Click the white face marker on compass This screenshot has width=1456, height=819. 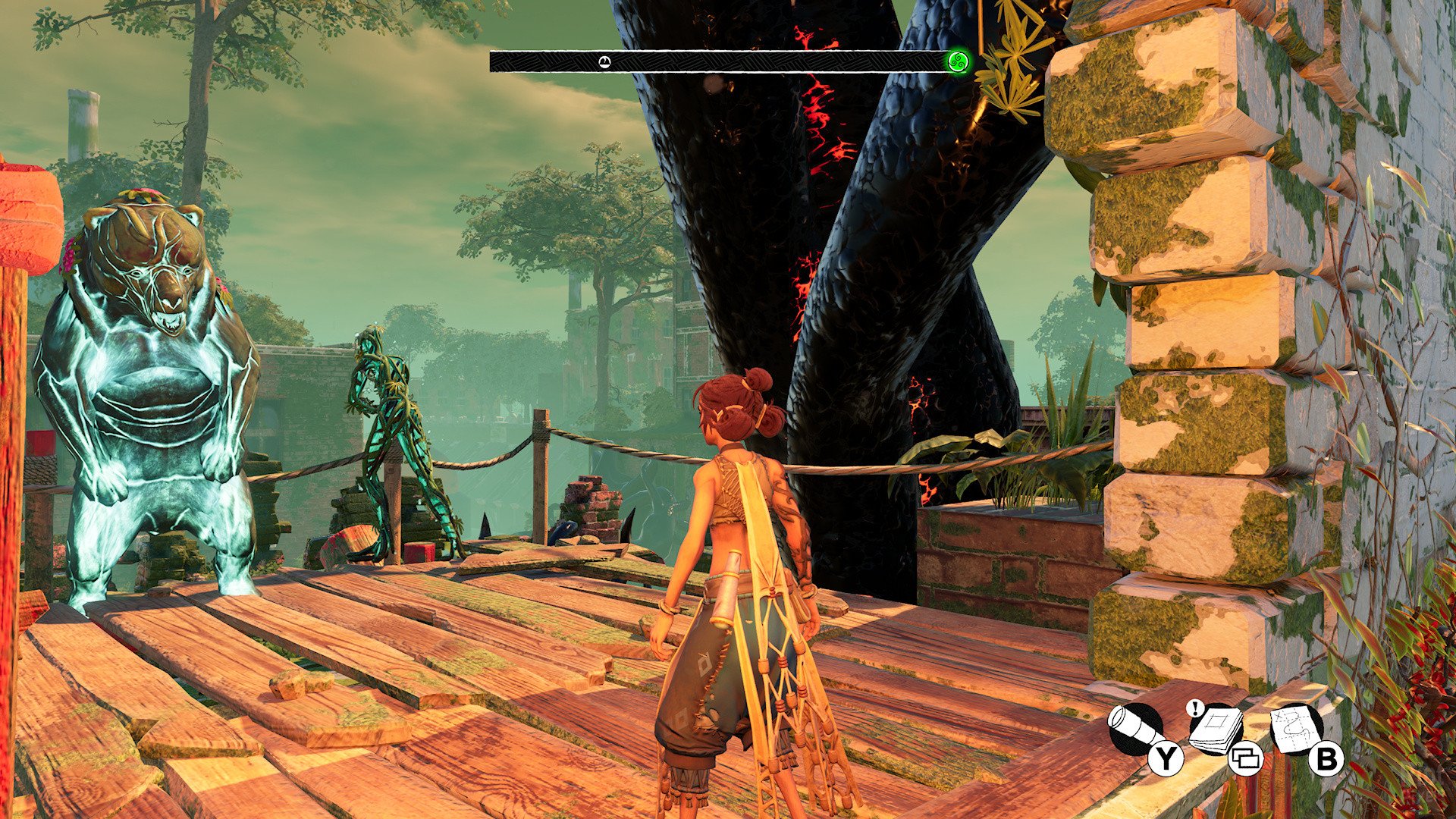[x=604, y=61]
